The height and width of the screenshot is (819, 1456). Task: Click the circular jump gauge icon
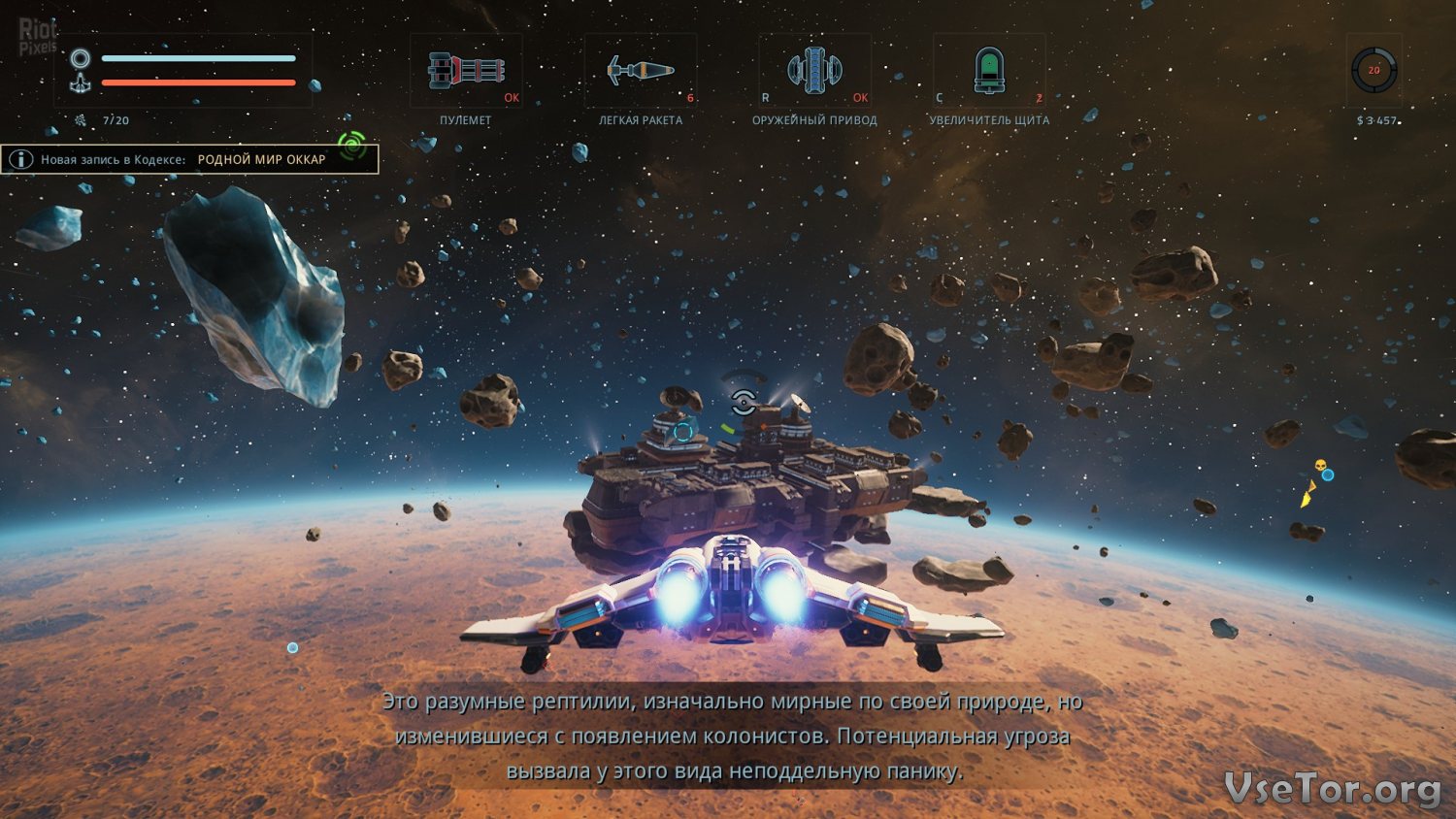pyautogui.click(x=1373, y=71)
